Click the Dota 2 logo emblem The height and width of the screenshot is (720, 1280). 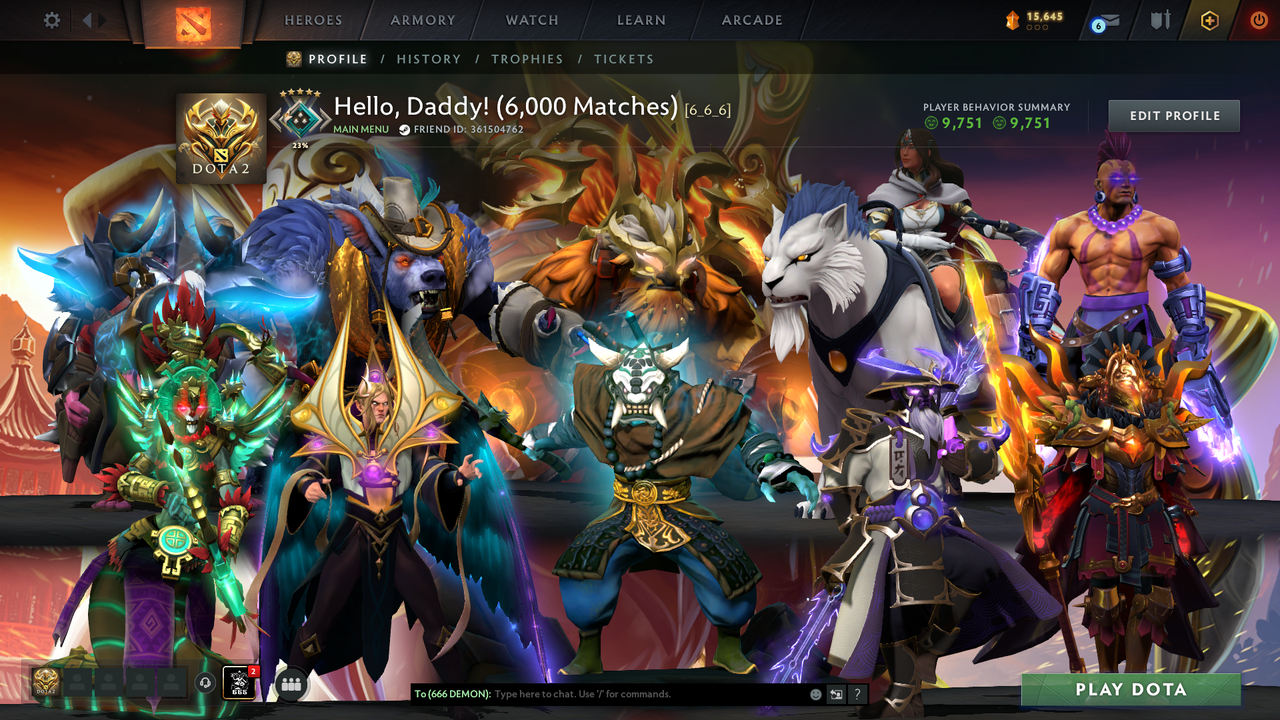click(220, 130)
